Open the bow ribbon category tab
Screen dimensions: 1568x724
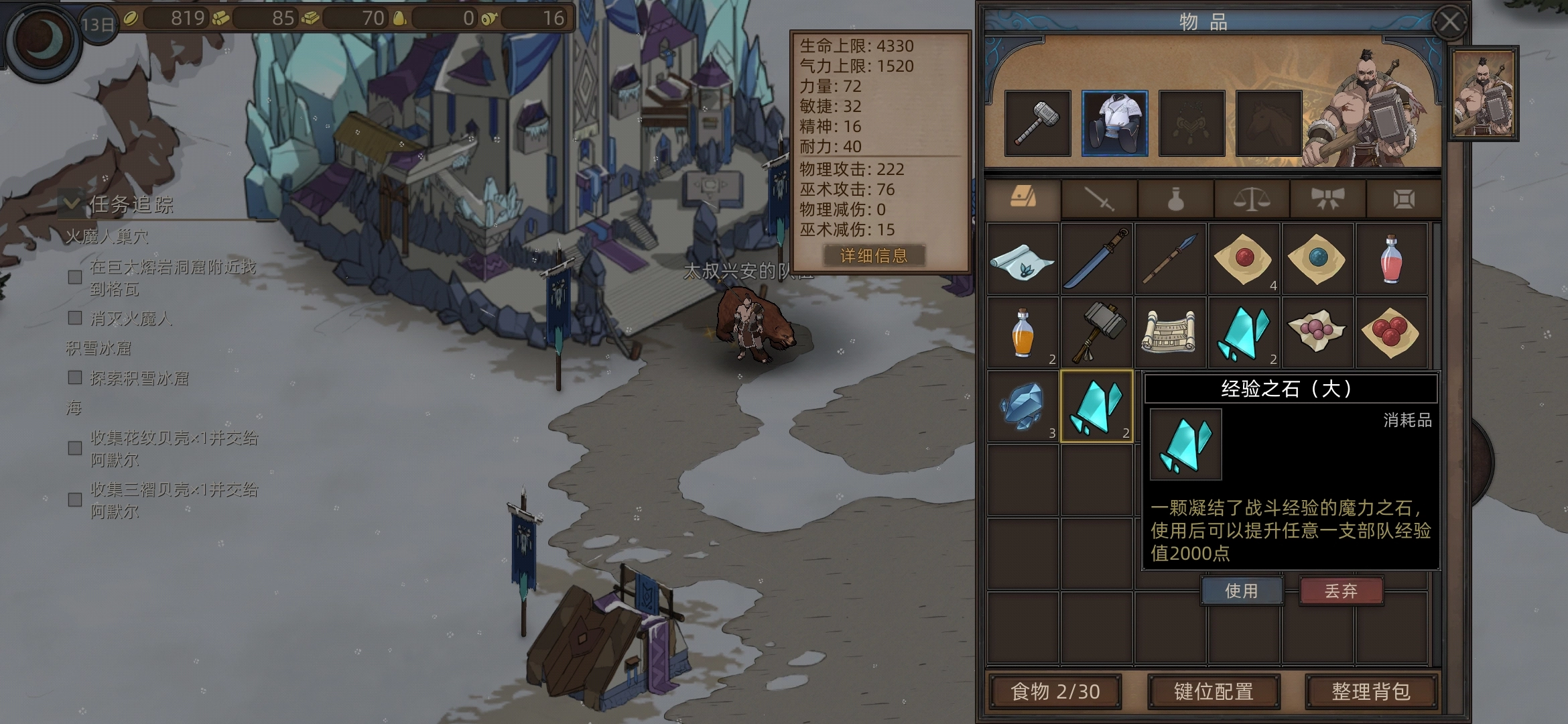[1327, 199]
